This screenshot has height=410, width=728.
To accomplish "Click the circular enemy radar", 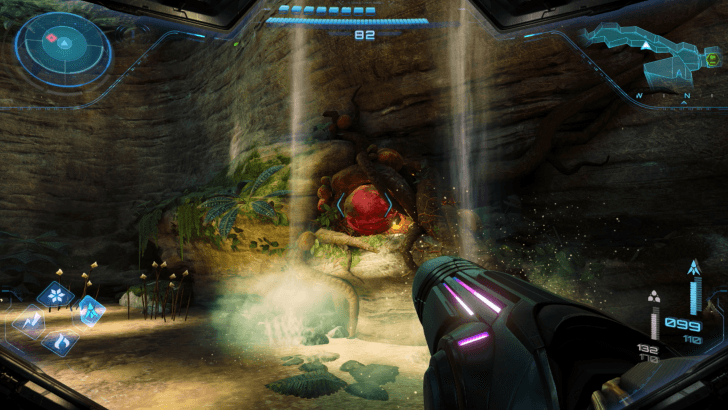I will click(x=62, y=45).
